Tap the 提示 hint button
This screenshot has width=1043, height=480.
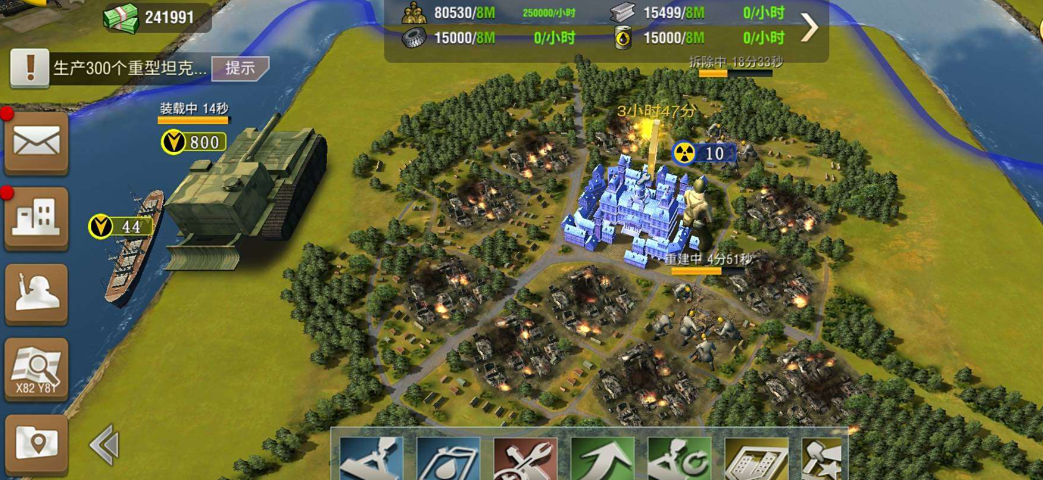tap(240, 68)
